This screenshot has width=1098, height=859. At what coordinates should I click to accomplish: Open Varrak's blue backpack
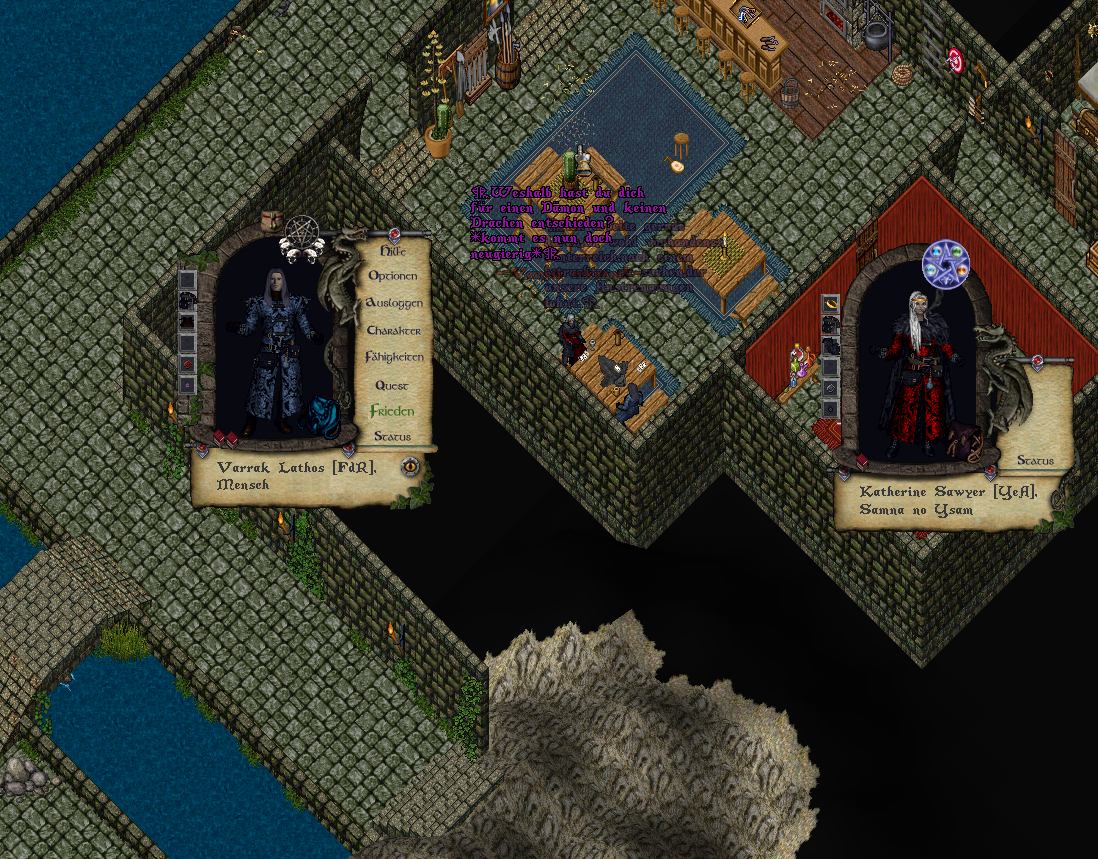[x=321, y=415]
